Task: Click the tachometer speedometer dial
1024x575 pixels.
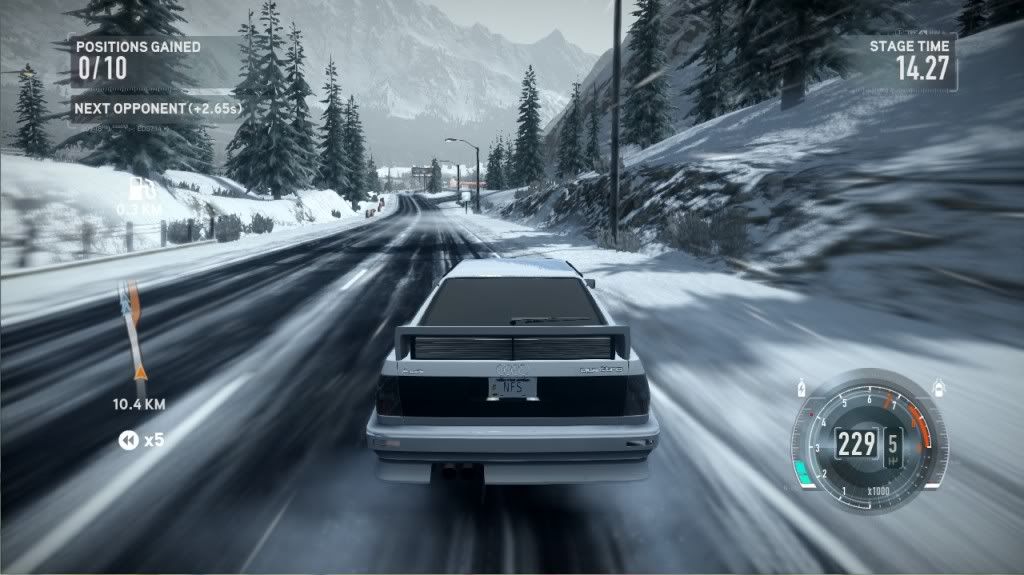Action: [x=866, y=441]
